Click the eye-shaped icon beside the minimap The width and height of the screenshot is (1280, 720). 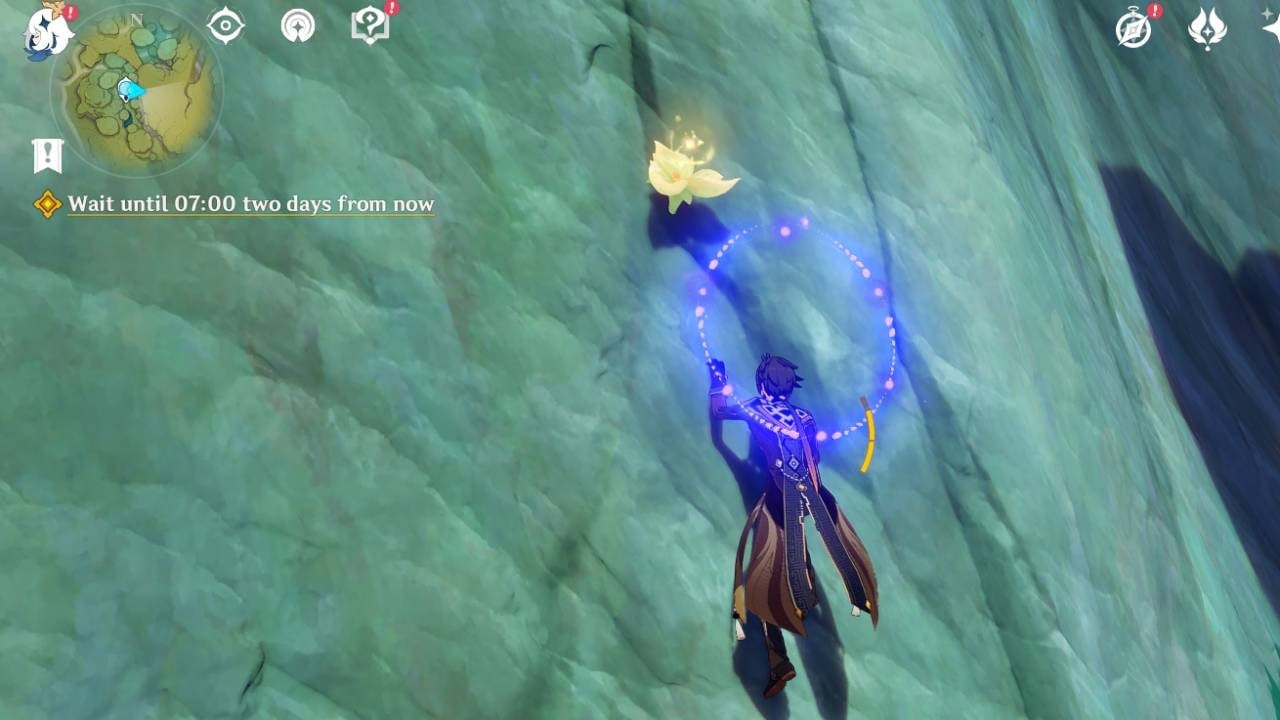(224, 25)
